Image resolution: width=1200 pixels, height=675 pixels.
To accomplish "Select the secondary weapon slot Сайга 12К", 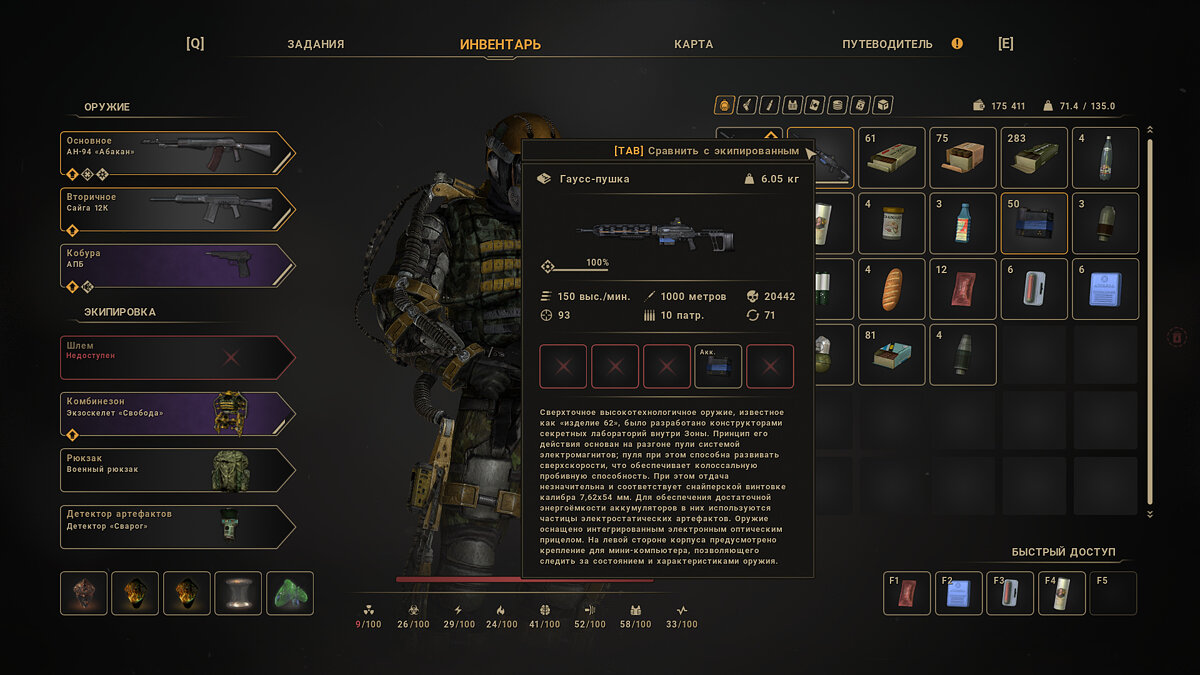I will [x=177, y=210].
